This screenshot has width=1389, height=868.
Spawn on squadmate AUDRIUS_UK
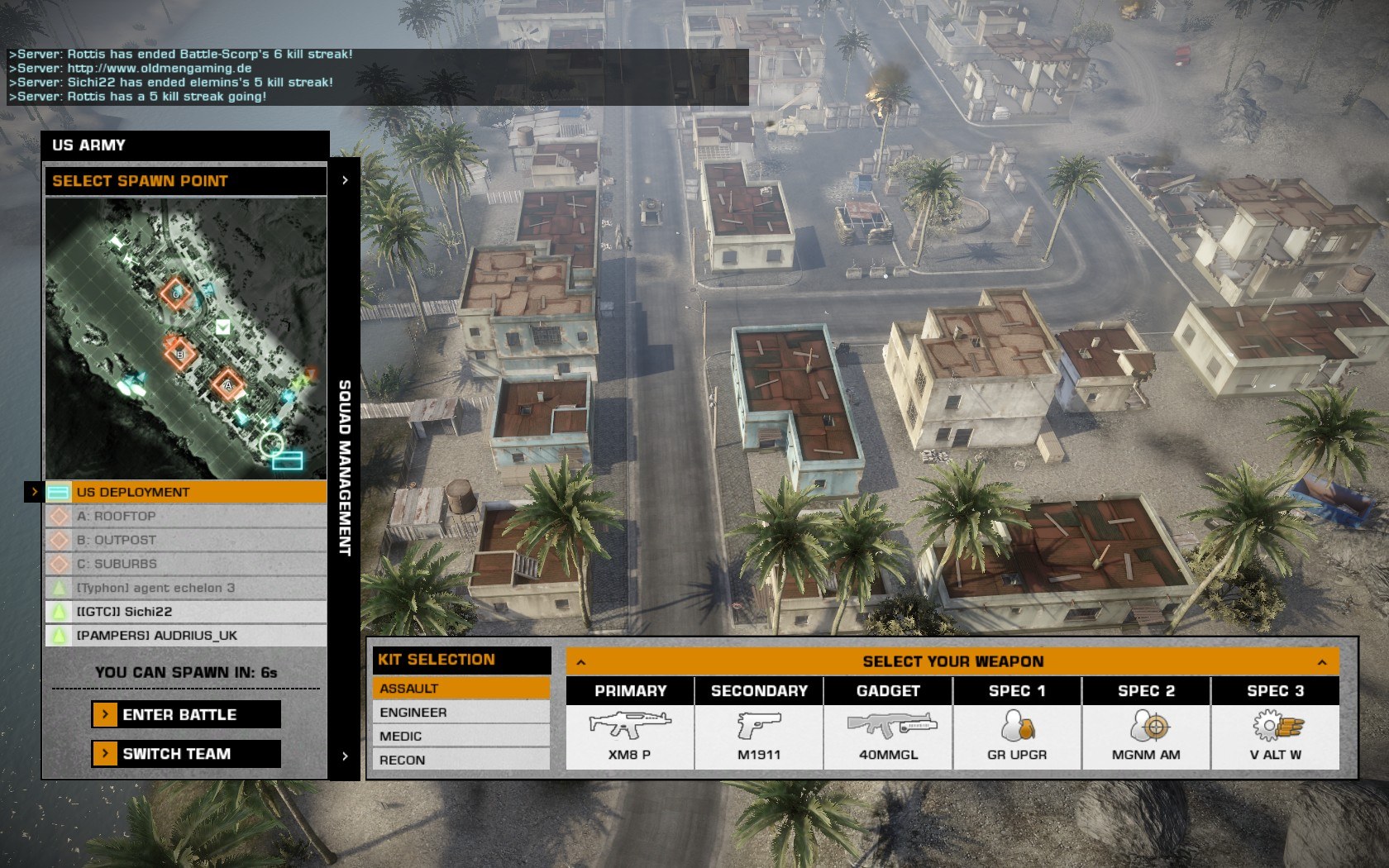tap(186, 636)
